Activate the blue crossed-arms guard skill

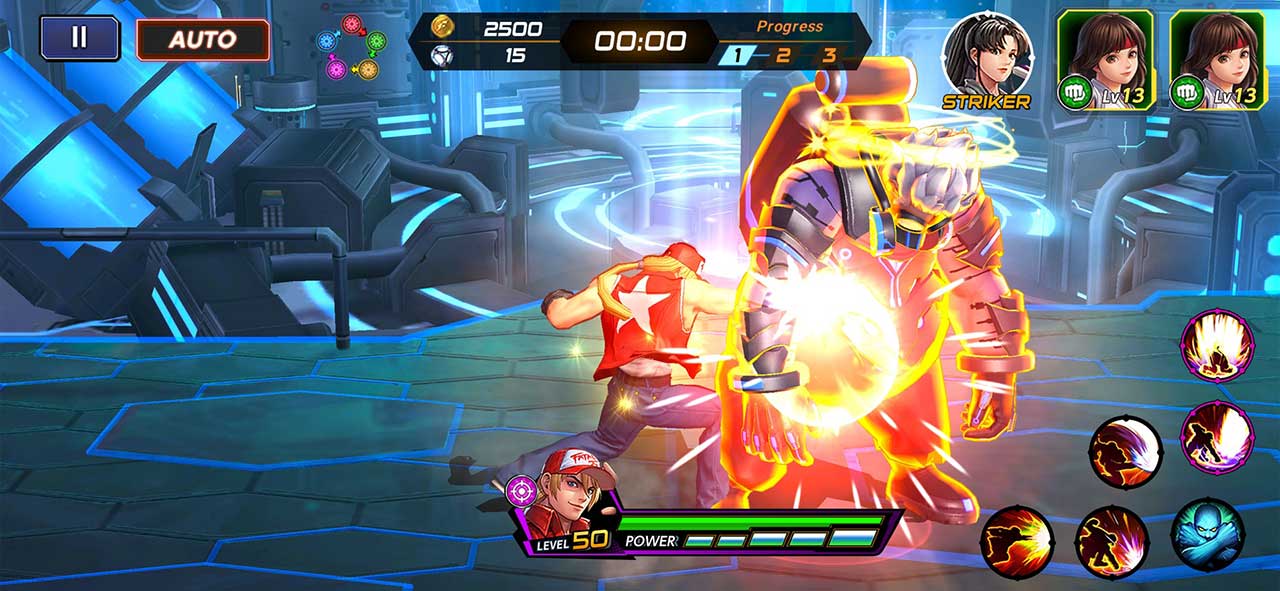(1207, 535)
